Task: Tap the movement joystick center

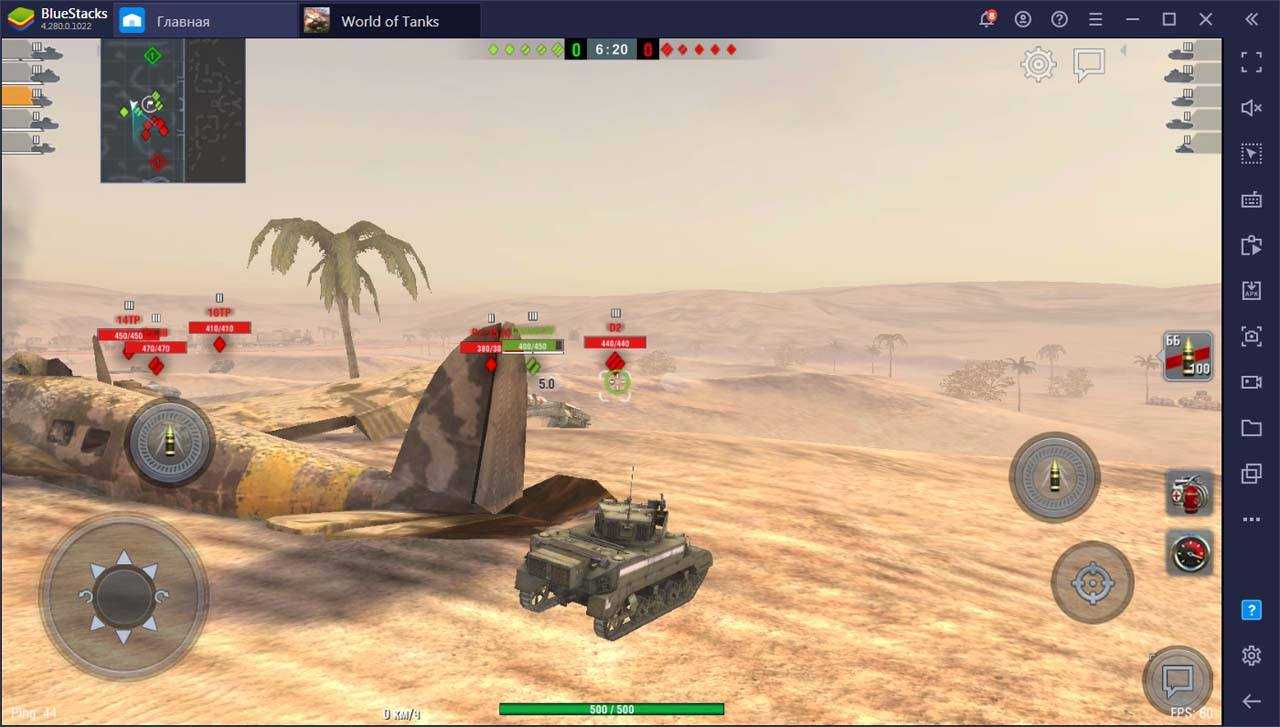Action: (x=124, y=596)
